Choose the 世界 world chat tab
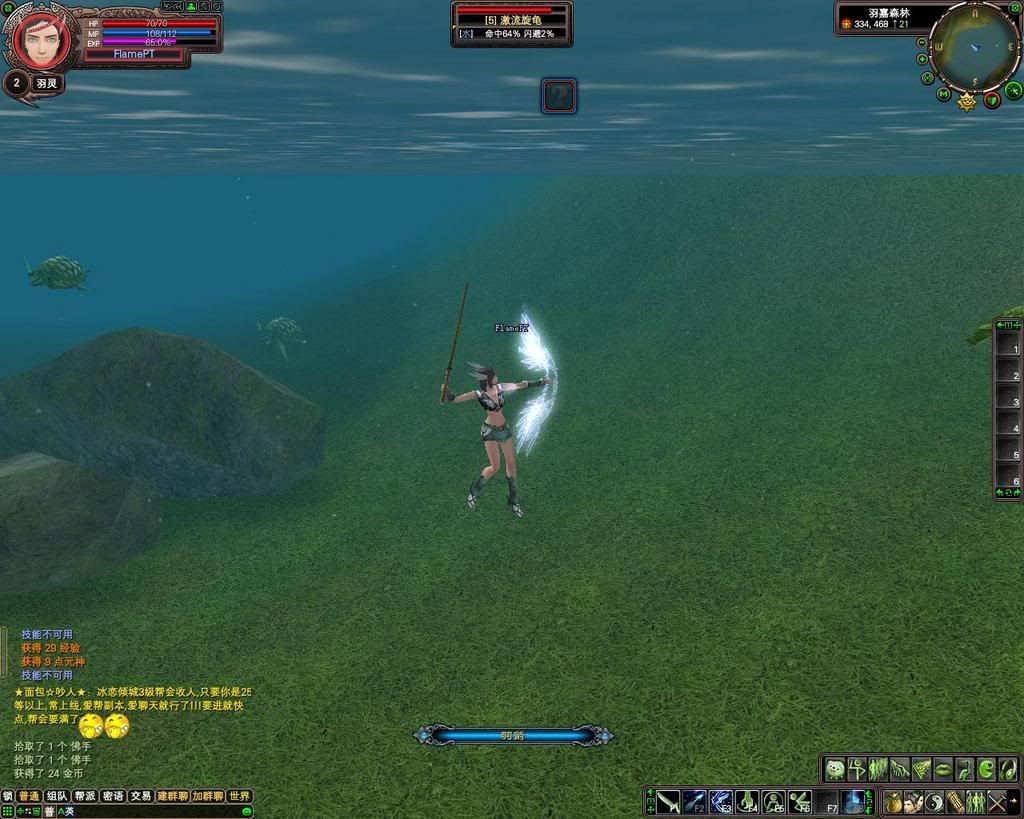 tap(240, 796)
